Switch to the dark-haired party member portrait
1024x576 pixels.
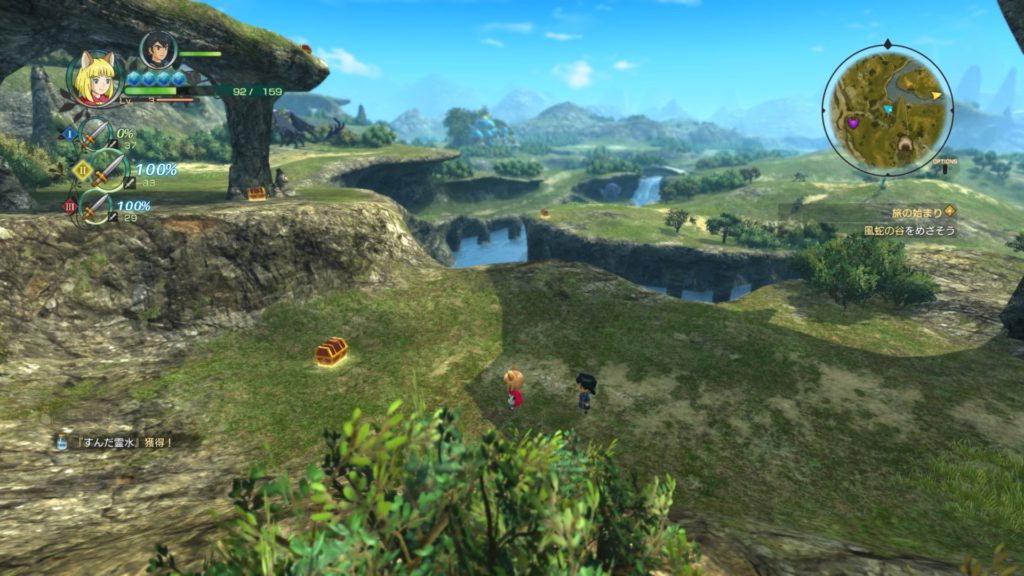[157, 49]
